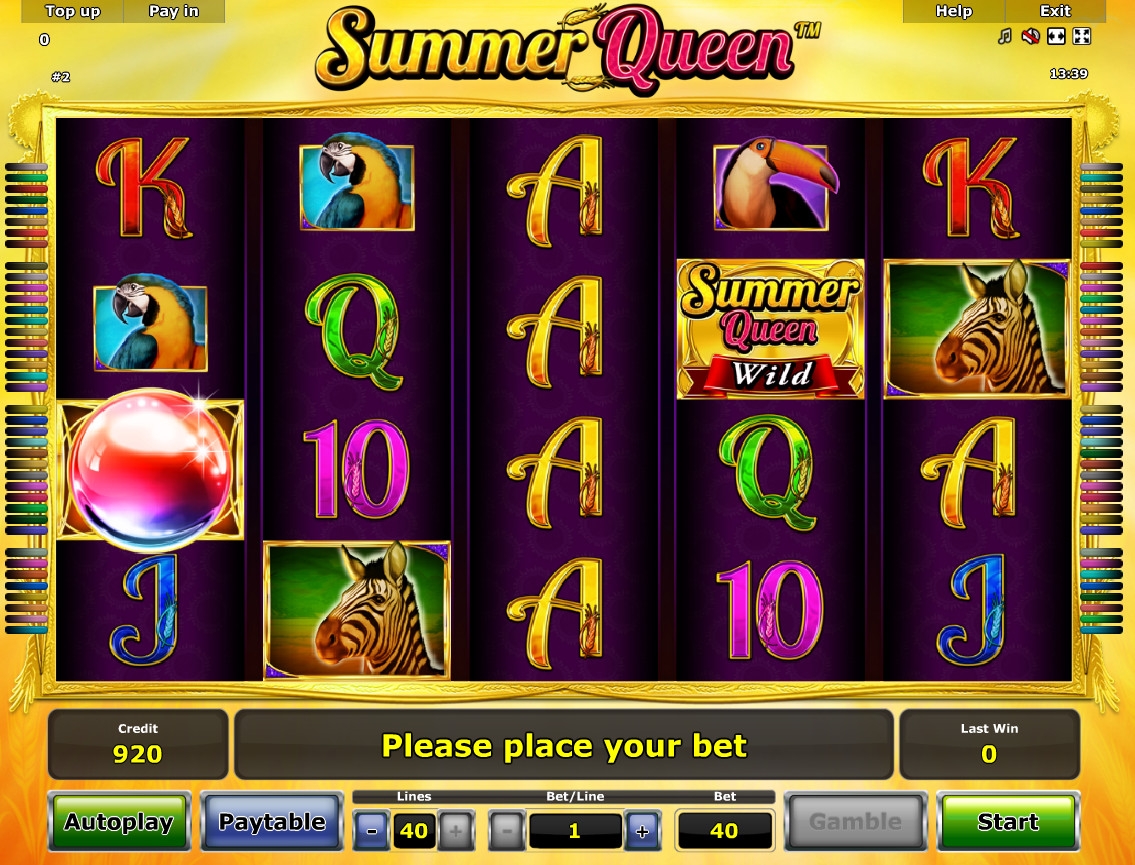Select Pay in at the top

[174, 12]
